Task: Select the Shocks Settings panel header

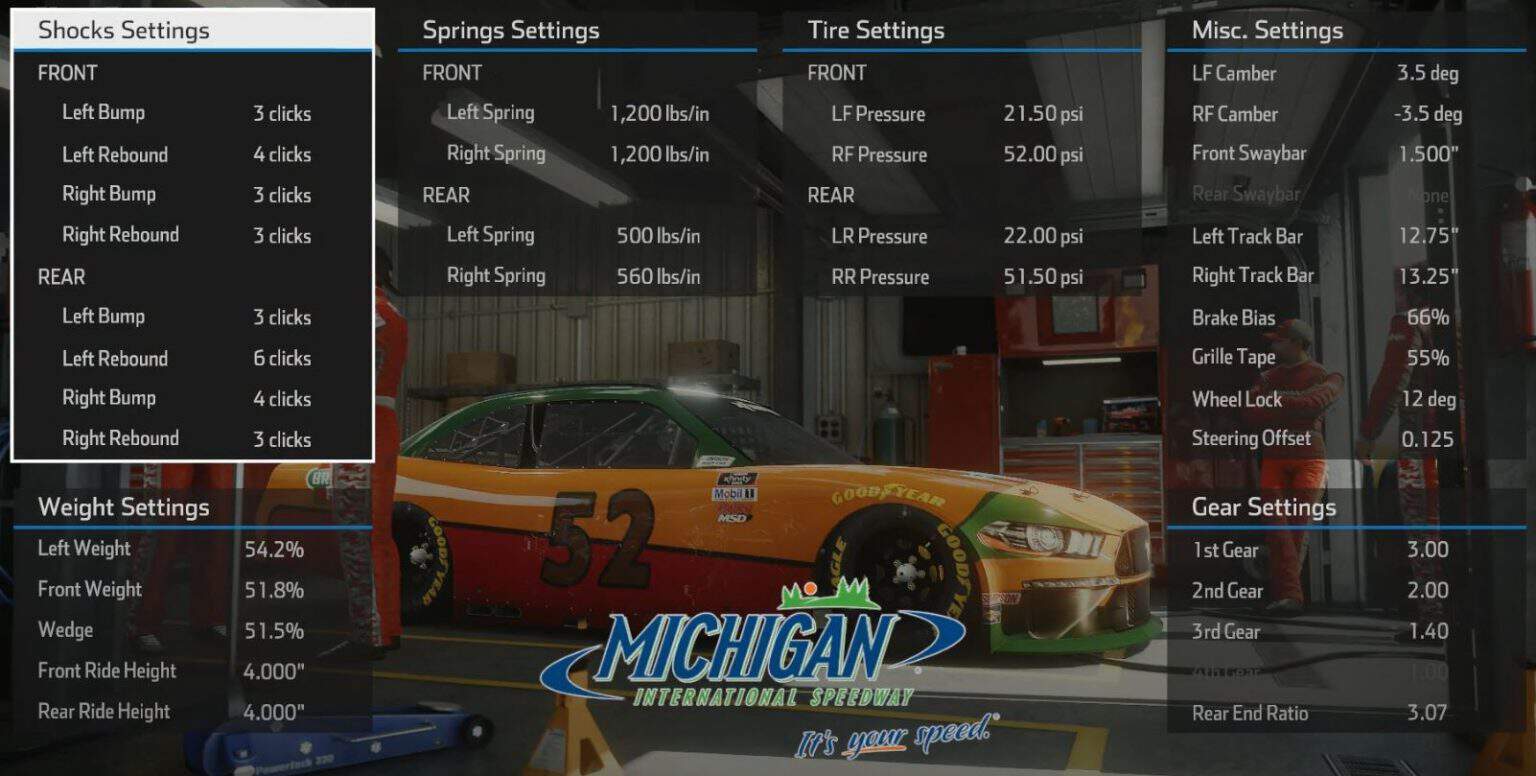Action: pos(122,30)
